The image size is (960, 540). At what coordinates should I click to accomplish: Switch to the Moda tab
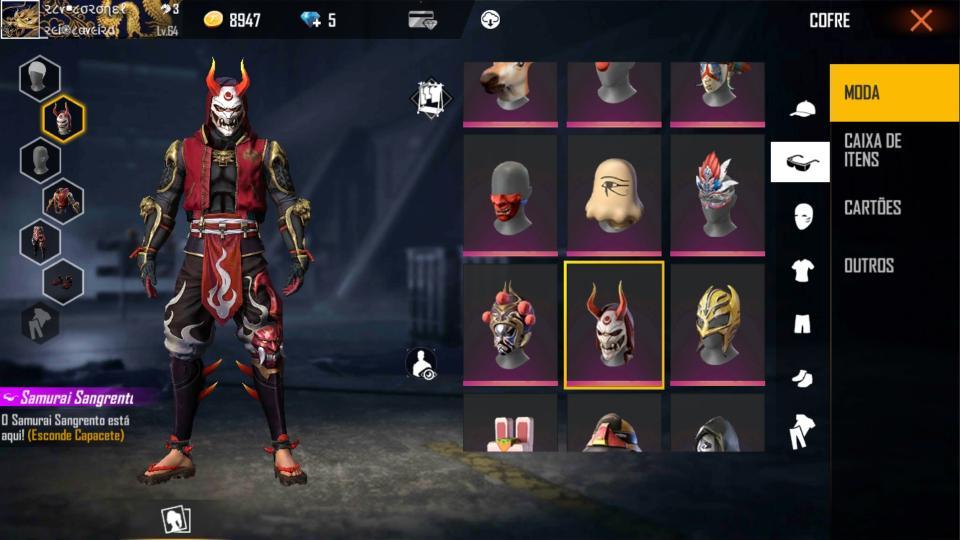893,93
